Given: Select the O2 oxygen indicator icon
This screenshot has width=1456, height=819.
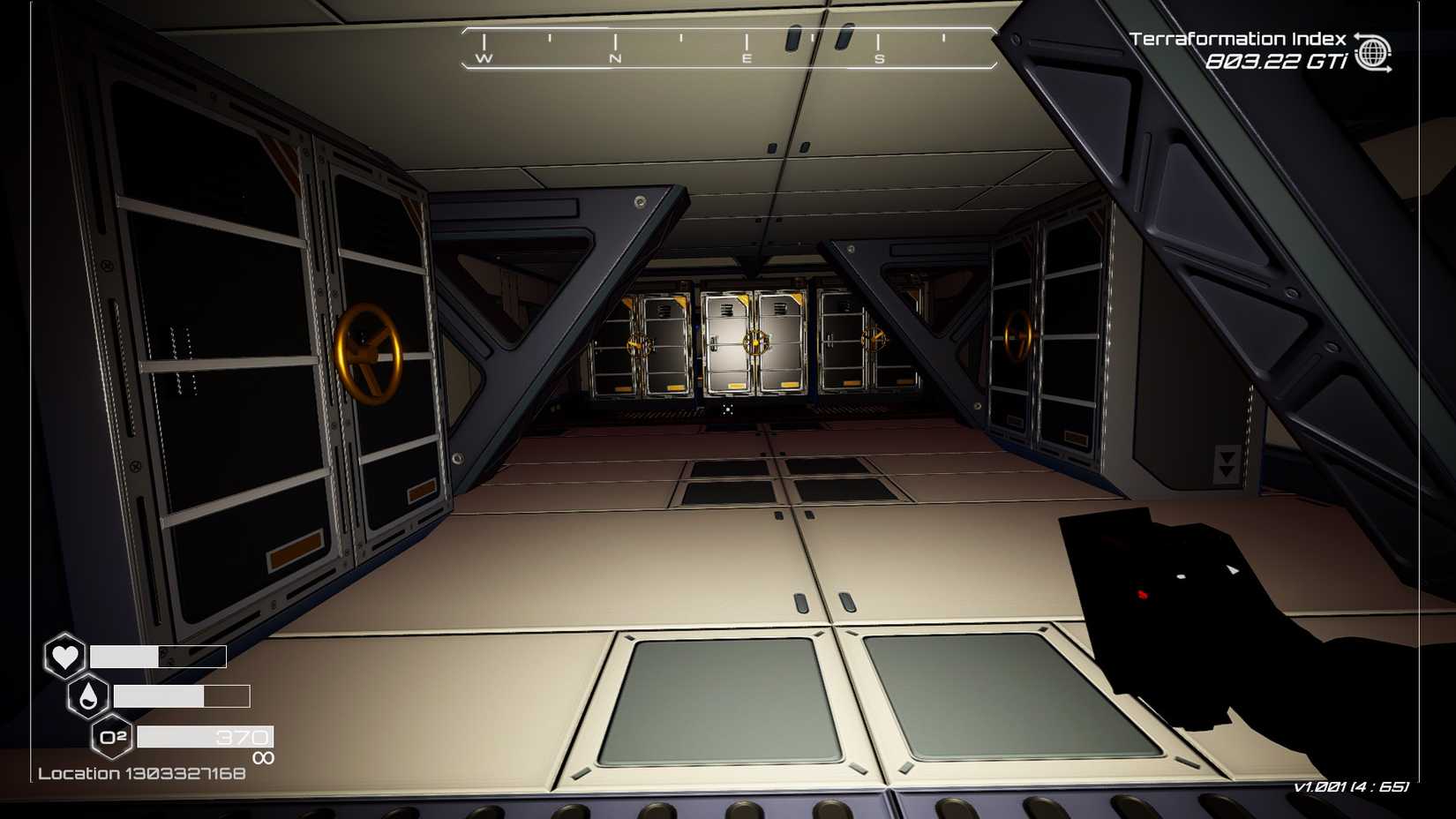Looking at the screenshot, I should coord(111,735).
